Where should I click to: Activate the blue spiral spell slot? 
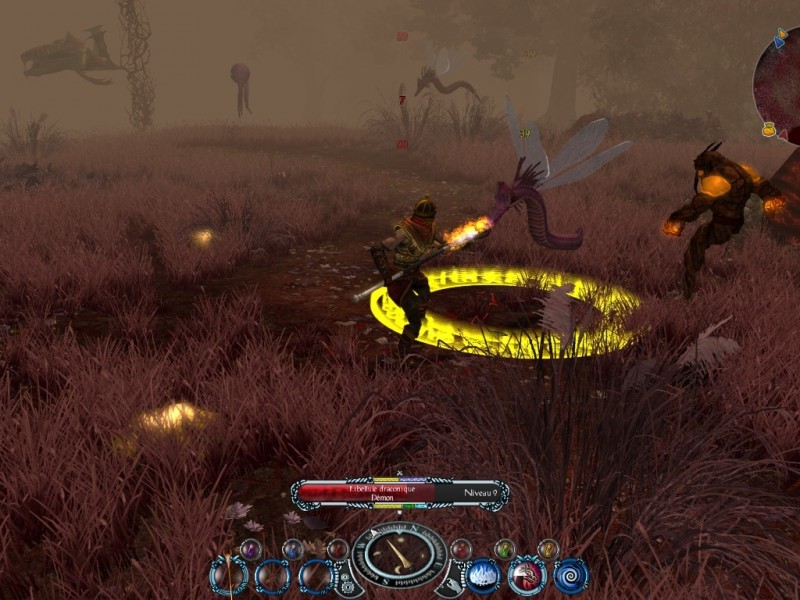(x=570, y=575)
